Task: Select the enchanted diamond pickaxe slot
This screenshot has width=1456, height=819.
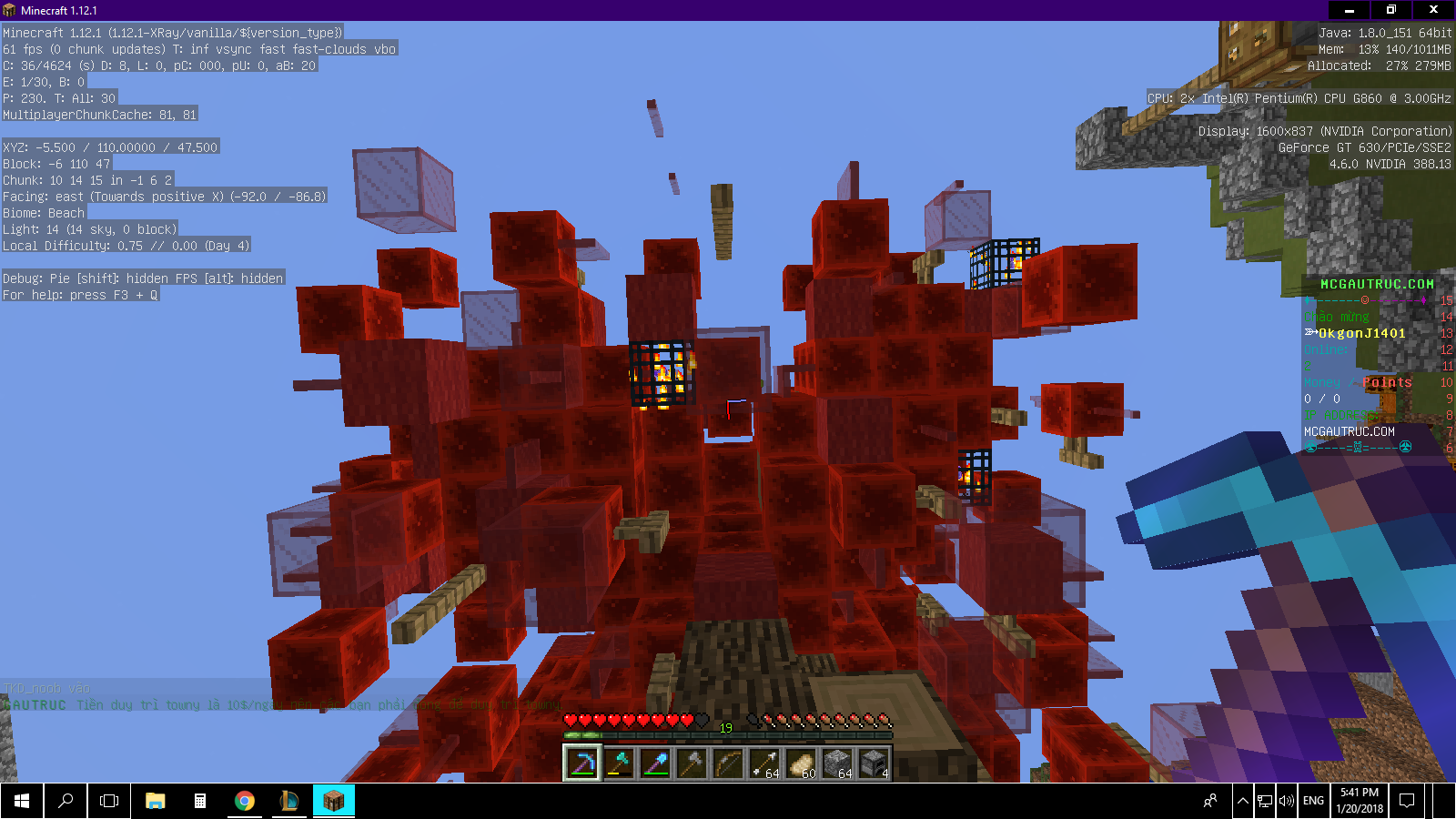Action: [582, 763]
